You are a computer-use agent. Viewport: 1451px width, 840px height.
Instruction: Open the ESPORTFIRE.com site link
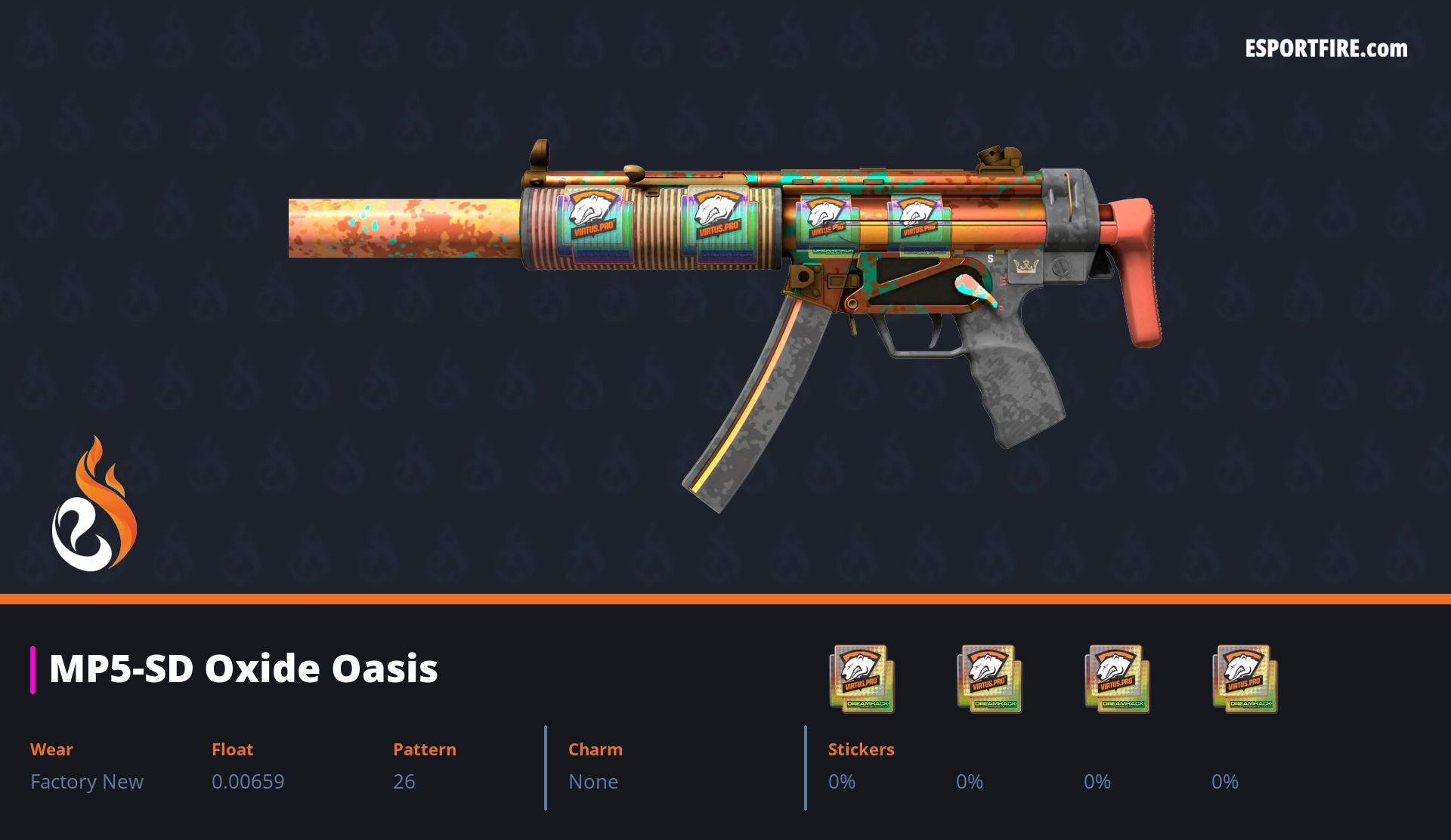click(x=1326, y=49)
